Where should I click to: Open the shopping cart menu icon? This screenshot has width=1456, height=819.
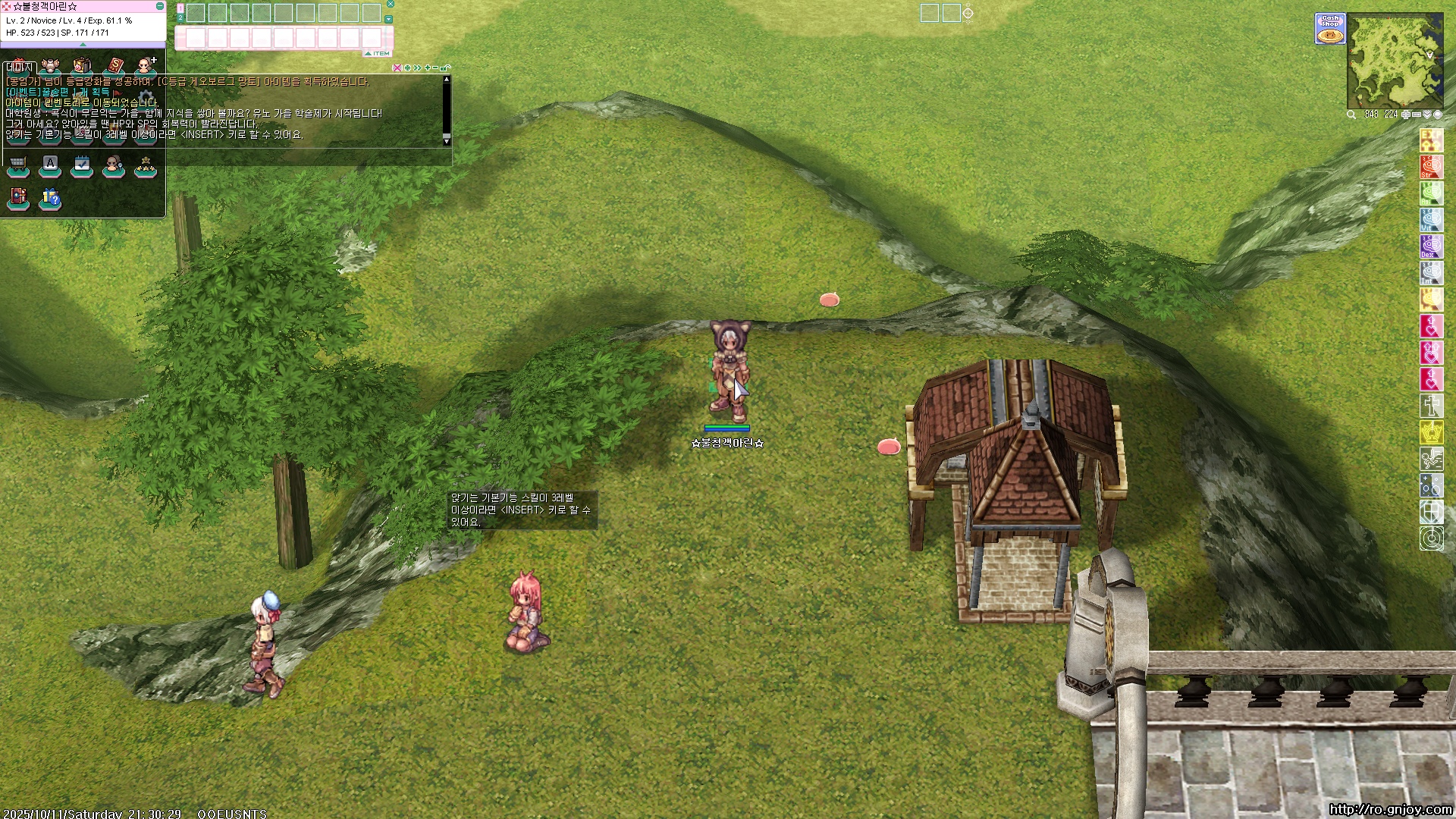[x=18, y=165]
